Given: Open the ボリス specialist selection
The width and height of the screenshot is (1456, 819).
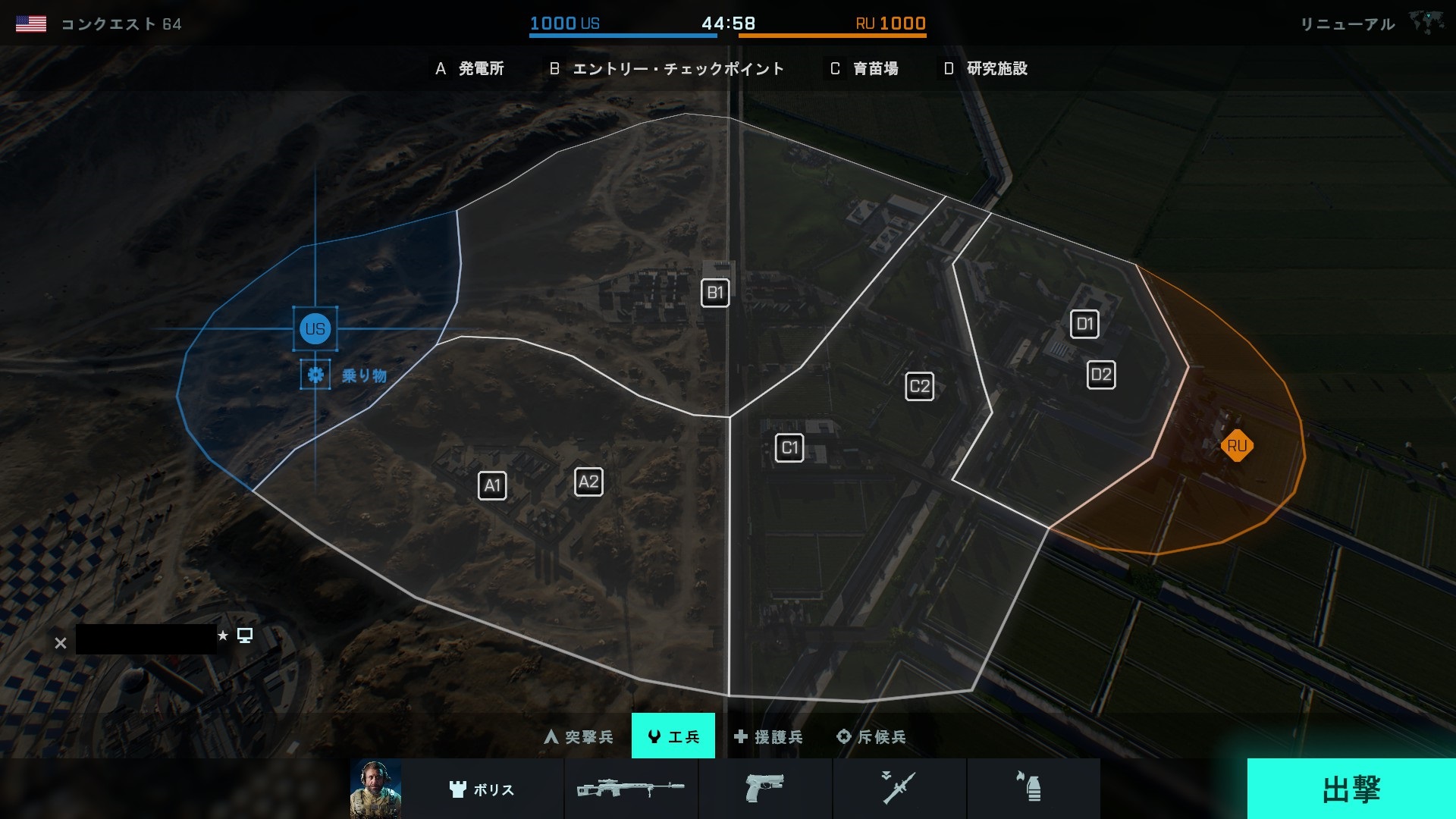Looking at the screenshot, I should (482, 789).
